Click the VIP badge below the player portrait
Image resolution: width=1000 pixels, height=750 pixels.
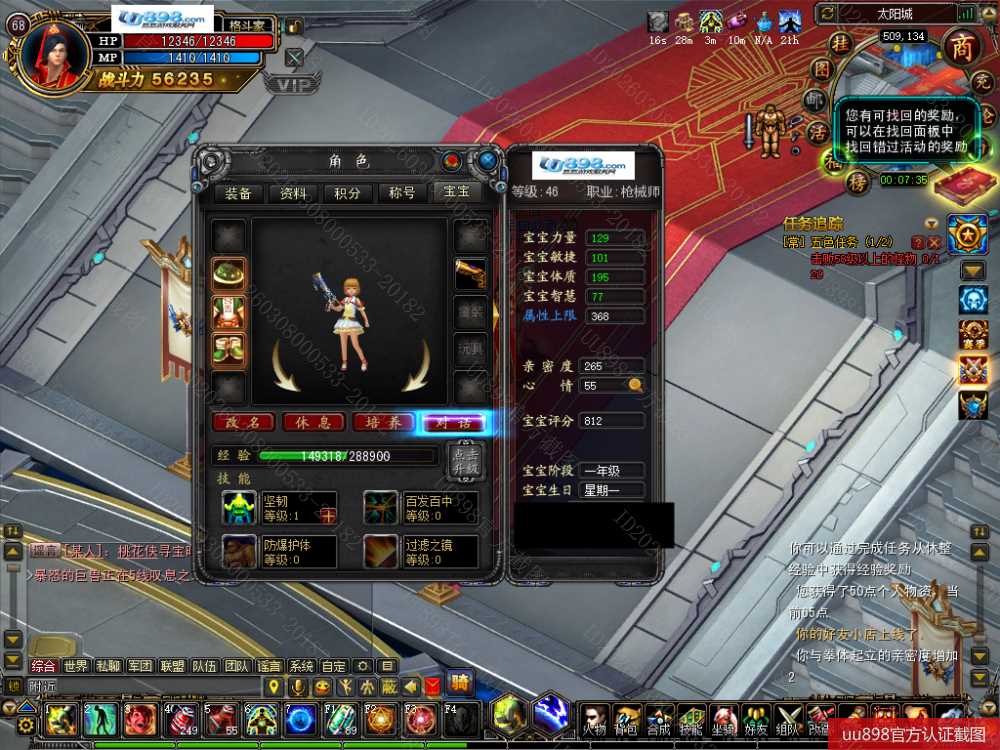coord(292,85)
